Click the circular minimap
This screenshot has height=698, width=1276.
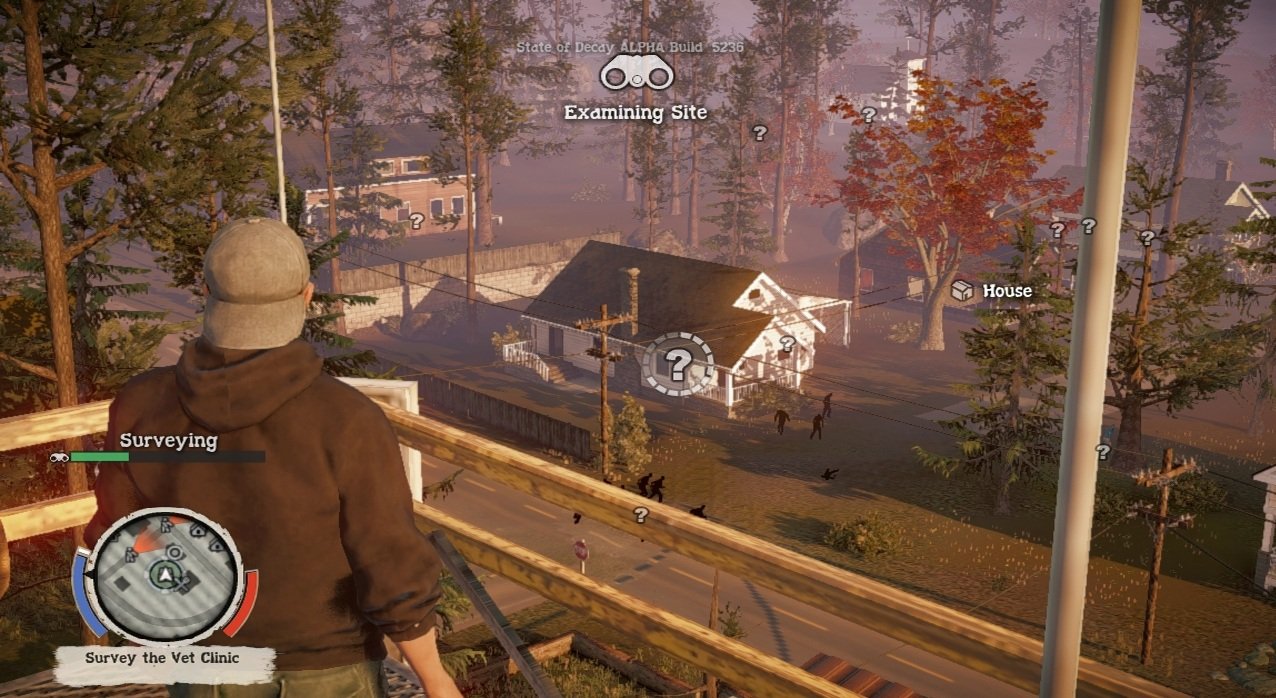point(165,575)
